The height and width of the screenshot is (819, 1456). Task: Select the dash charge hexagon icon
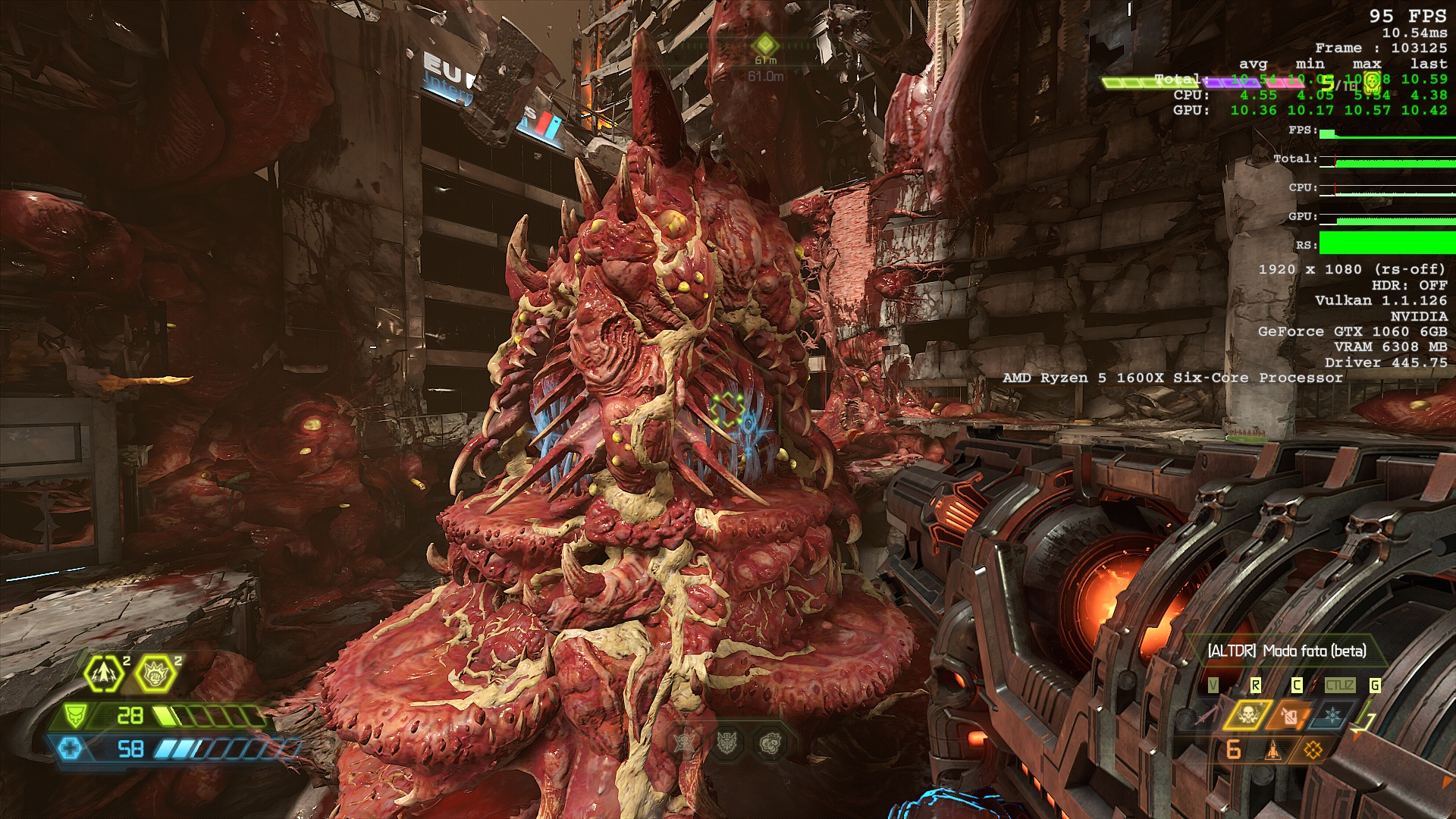[104, 673]
